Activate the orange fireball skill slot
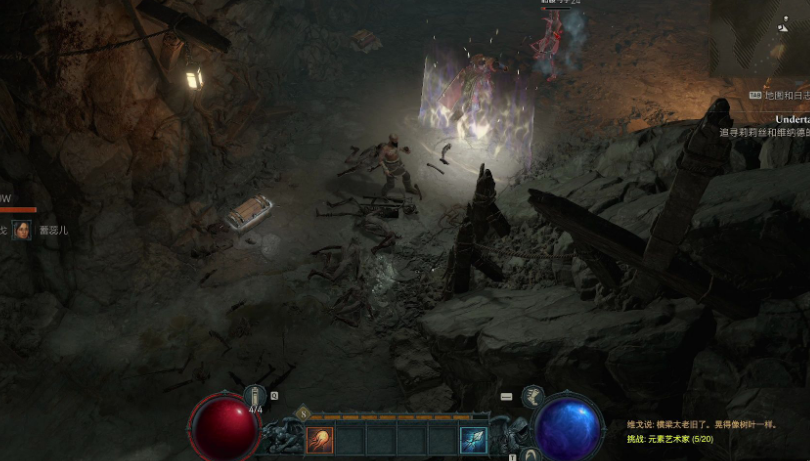Image resolution: width=810 pixels, height=461 pixels. [320, 440]
